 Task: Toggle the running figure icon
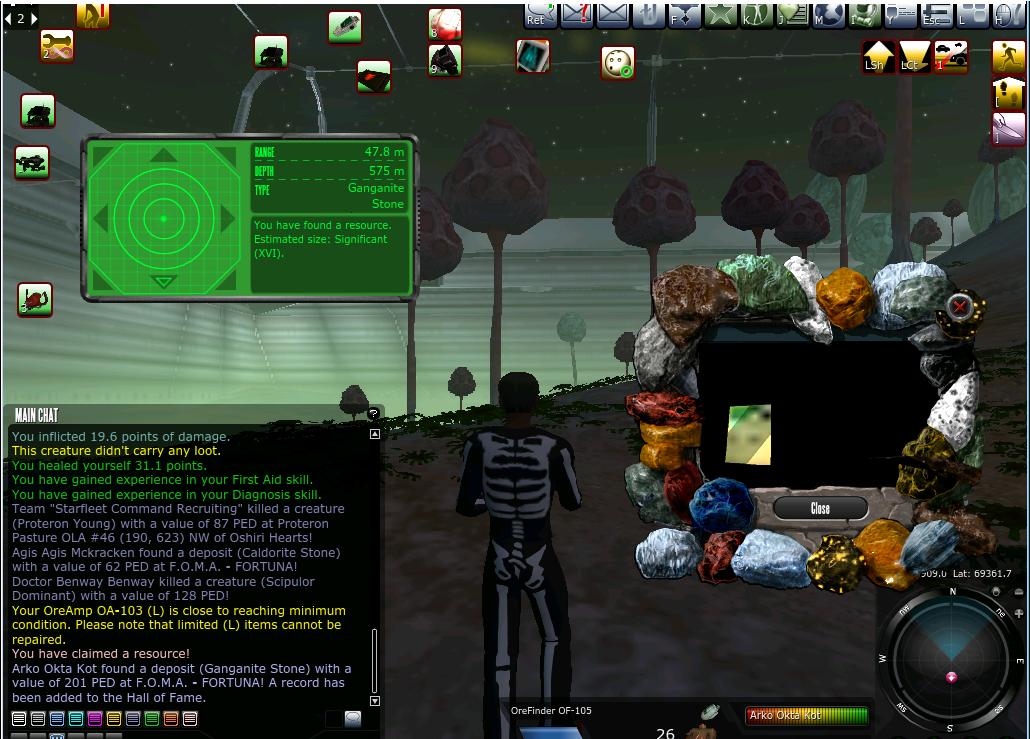tap(1008, 57)
